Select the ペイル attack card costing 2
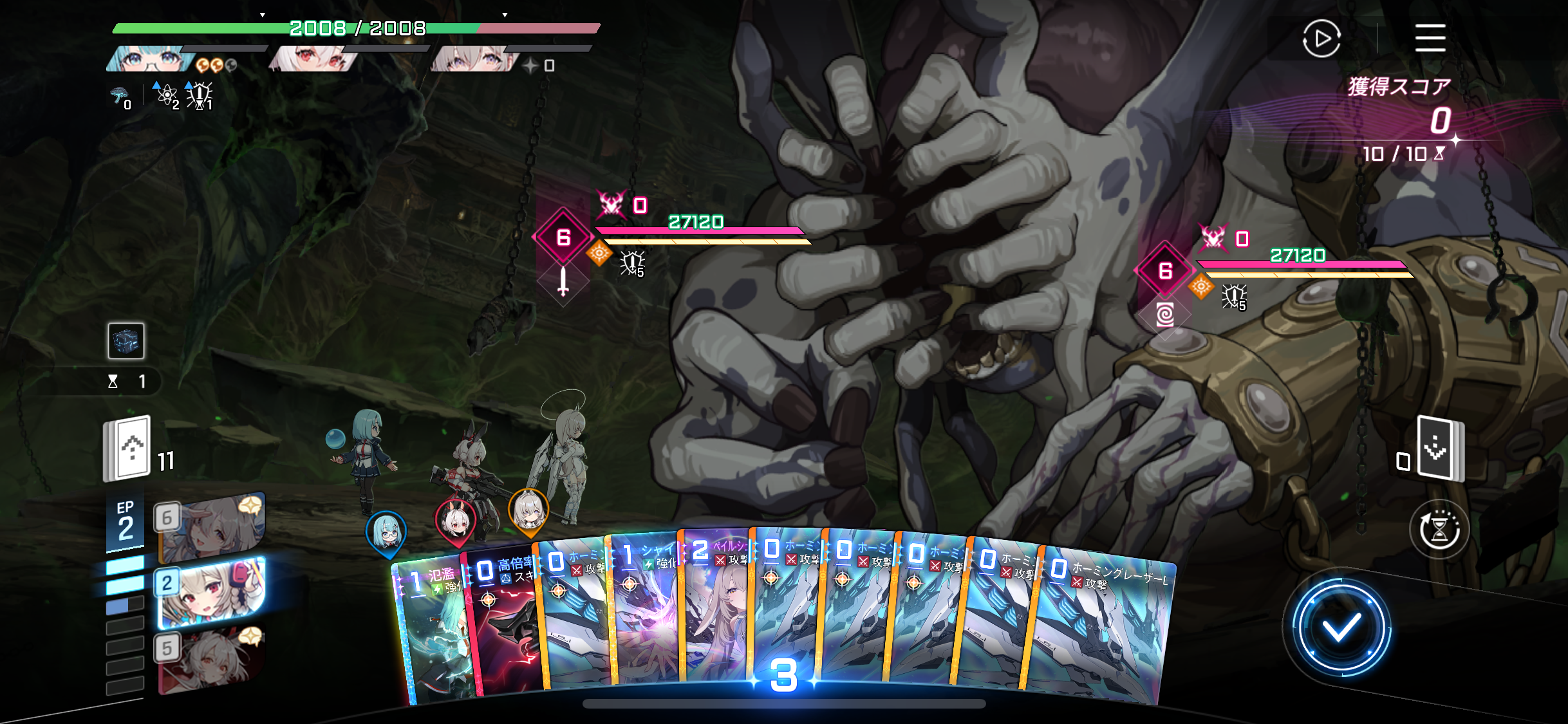The image size is (1568, 724). click(714, 611)
